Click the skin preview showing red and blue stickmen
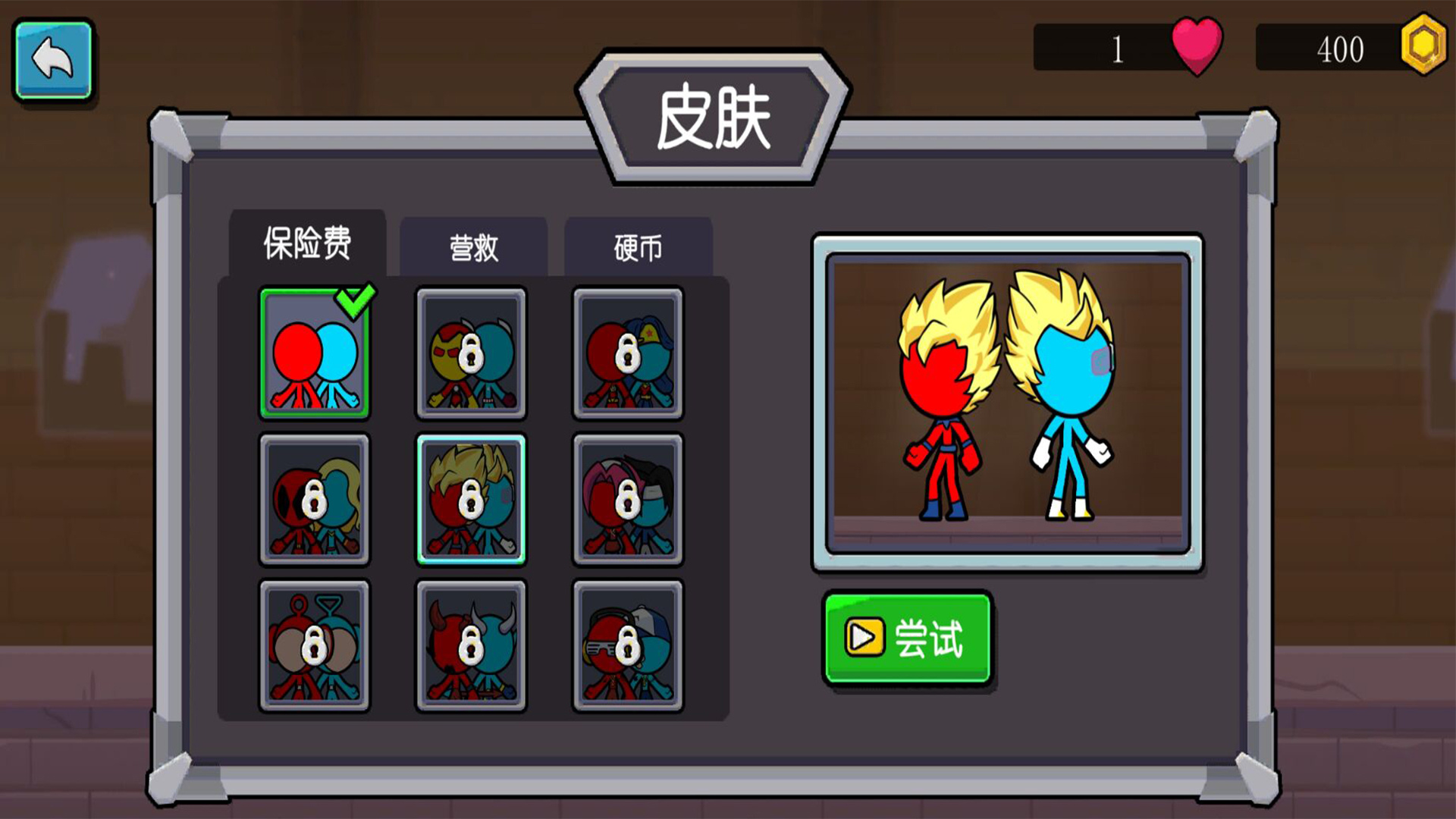Screen dimensions: 1456x819 (x=1006, y=402)
